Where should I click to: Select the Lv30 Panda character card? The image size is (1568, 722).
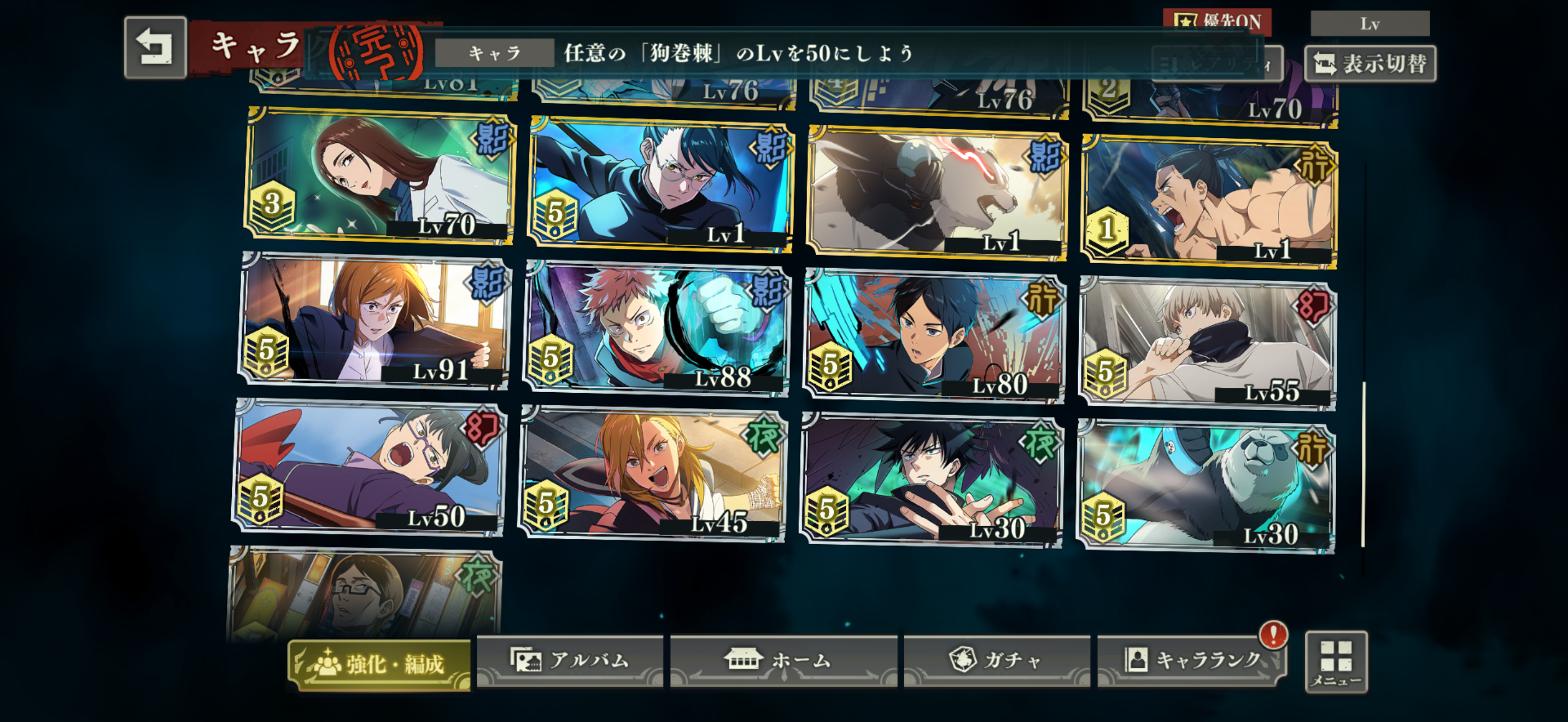coord(1206,487)
